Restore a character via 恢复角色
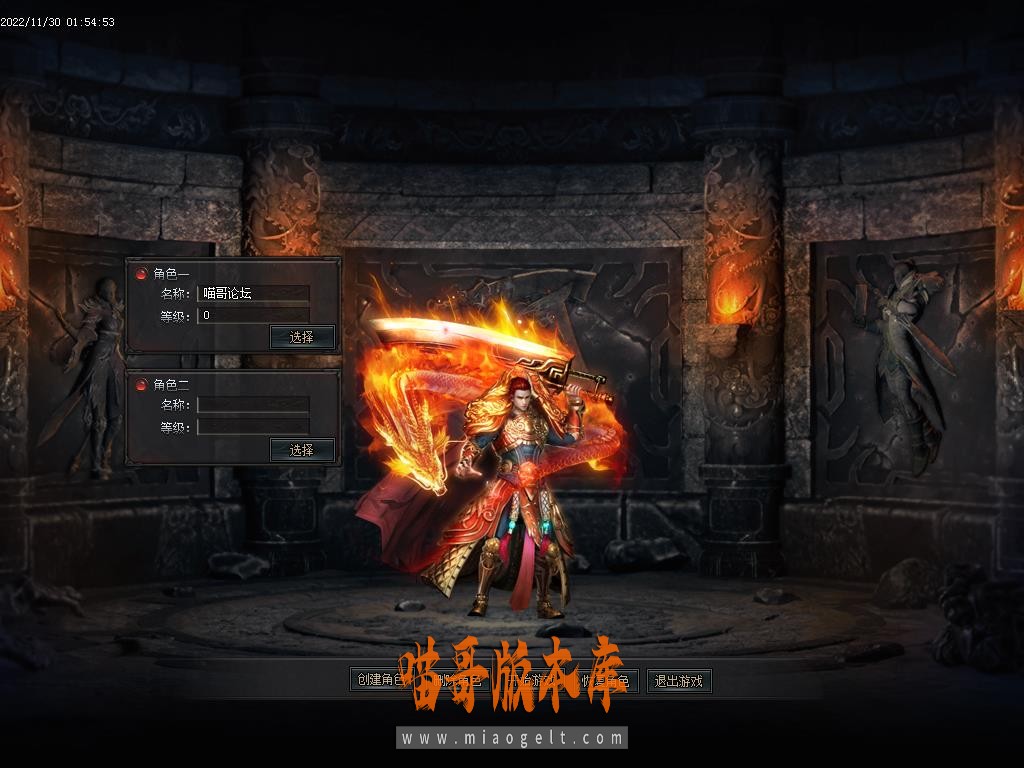 tap(605, 681)
